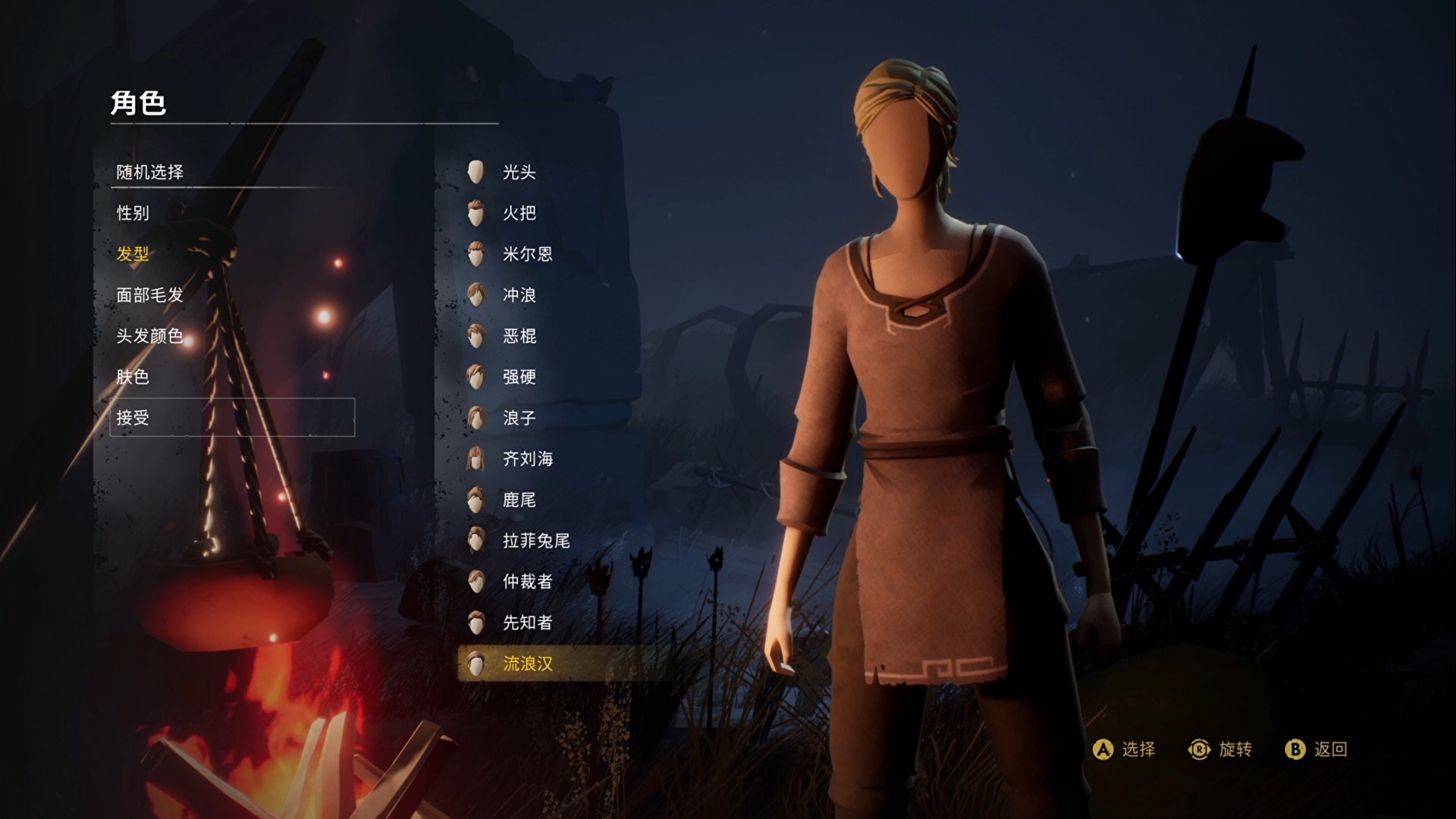
Task: Open the 性别 gender option
Action: [133, 213]
